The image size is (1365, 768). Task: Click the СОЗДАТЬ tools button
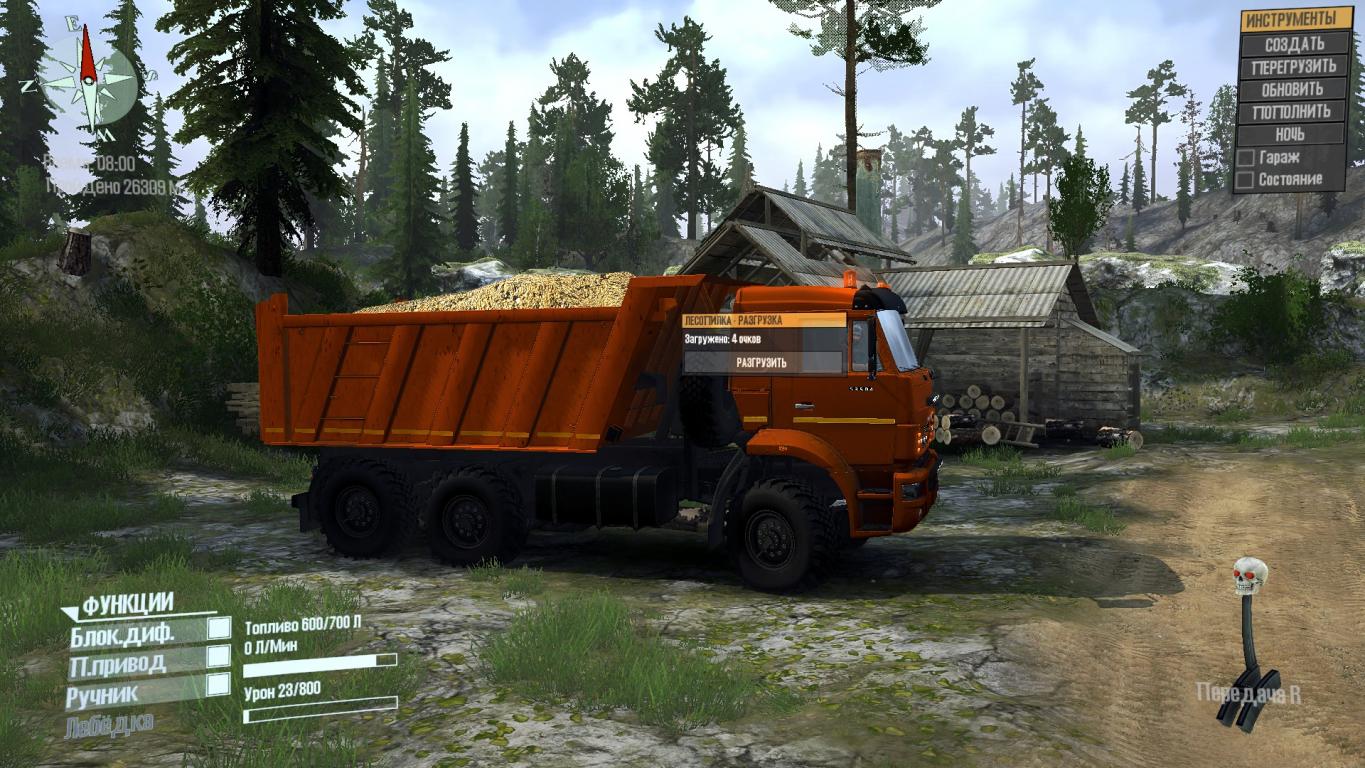[1293, 44]
